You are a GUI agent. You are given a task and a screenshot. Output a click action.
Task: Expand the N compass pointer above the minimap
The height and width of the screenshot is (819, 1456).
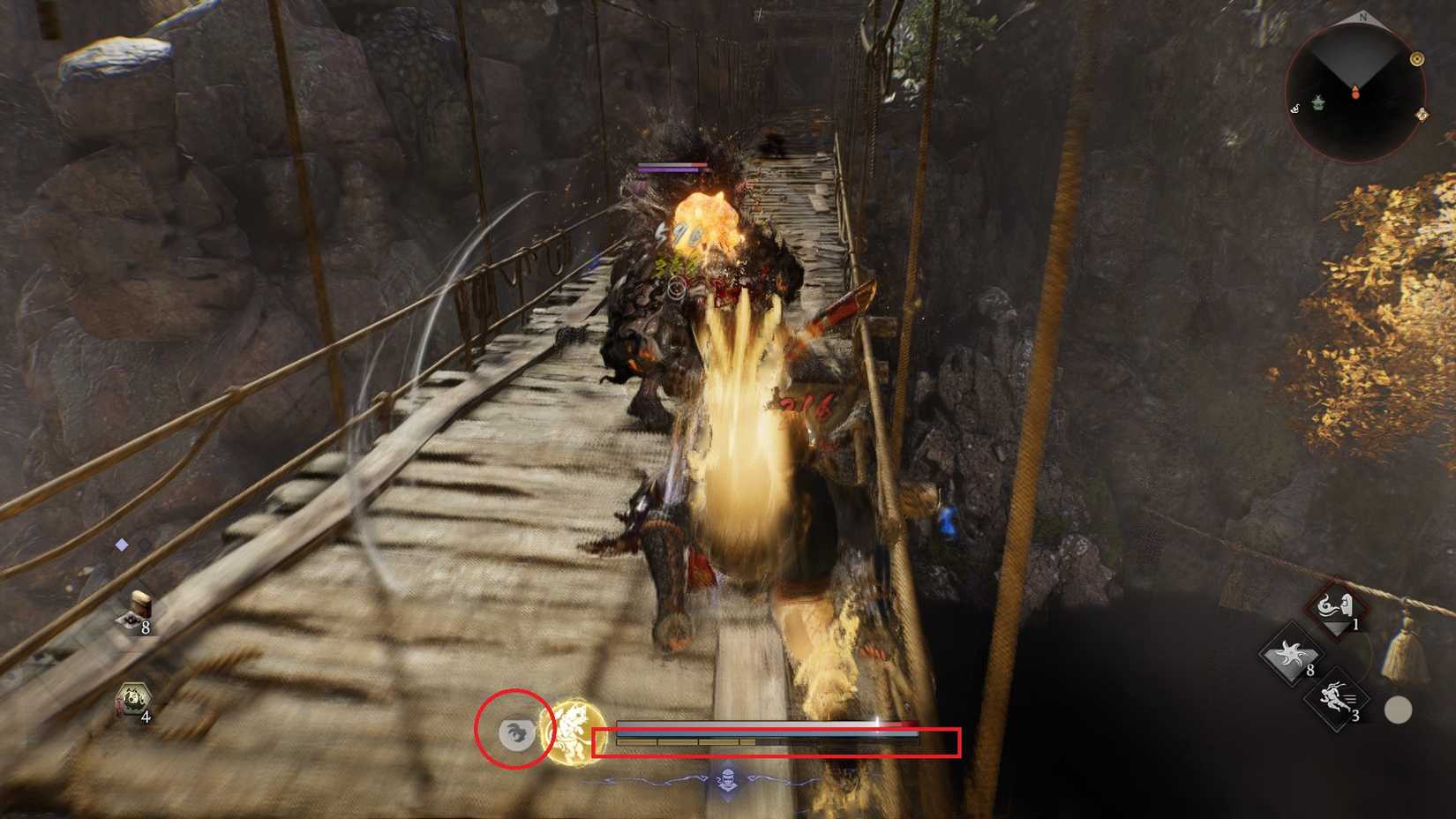click(x=1363, y=16)
